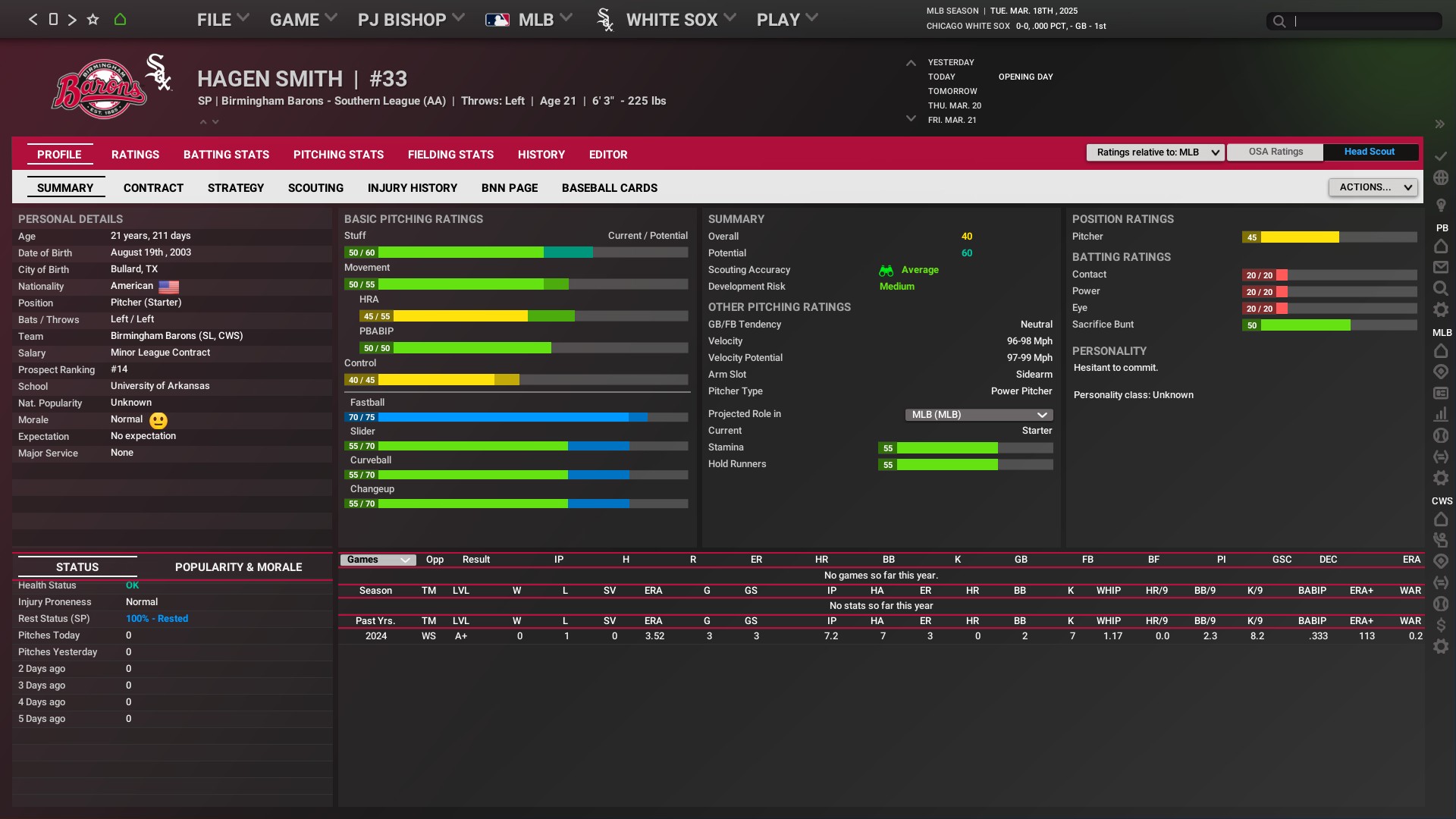The image size is (1456, 819).
Task: Bookmark this page with the star icon
Action: click(x=93, y=20)
